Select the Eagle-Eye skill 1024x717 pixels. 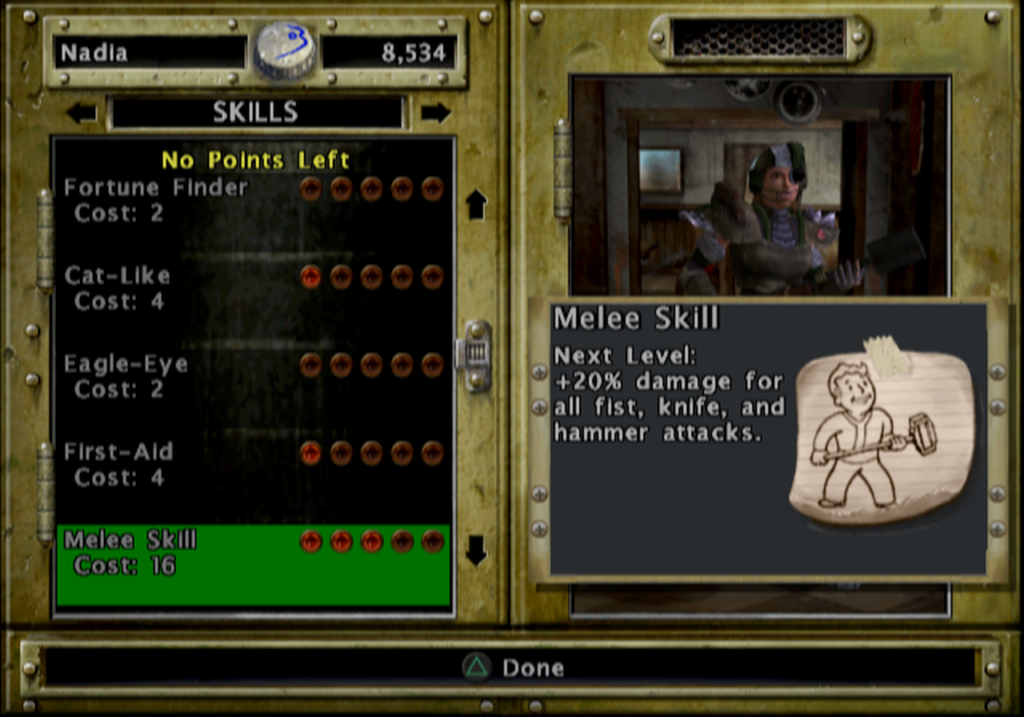pyautogui.click(x=126, y=375)
